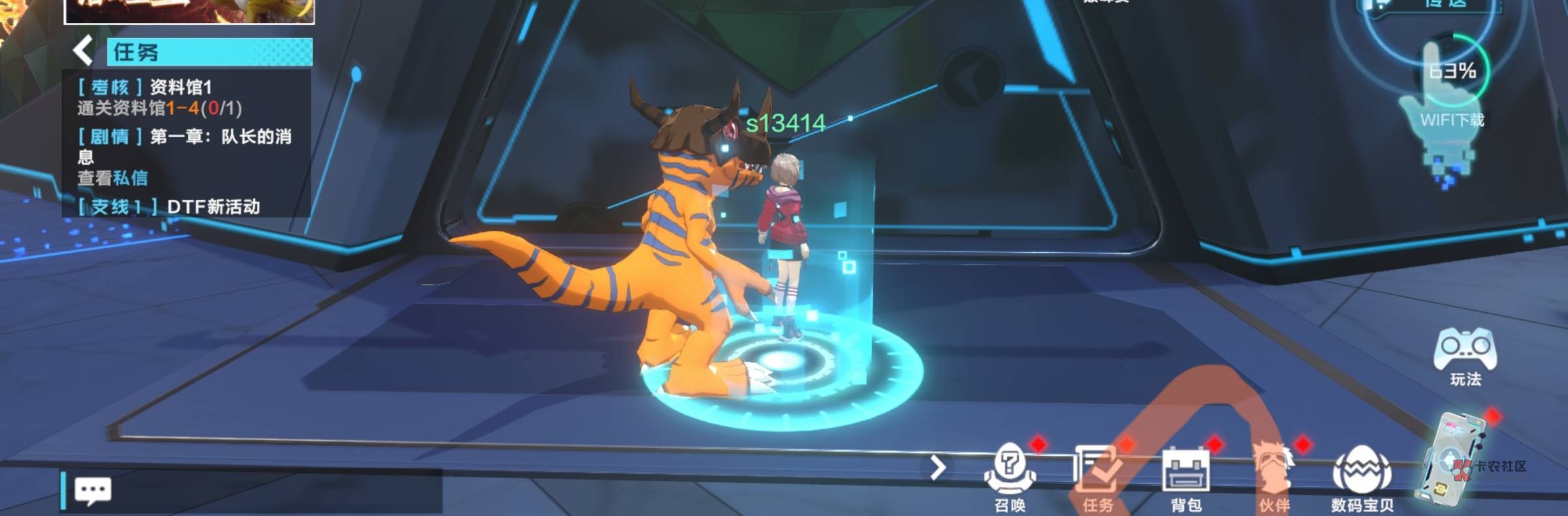Collapse the 任务 quest panel arrow
The image size is (1568, 516).
(x=83, y=51)
